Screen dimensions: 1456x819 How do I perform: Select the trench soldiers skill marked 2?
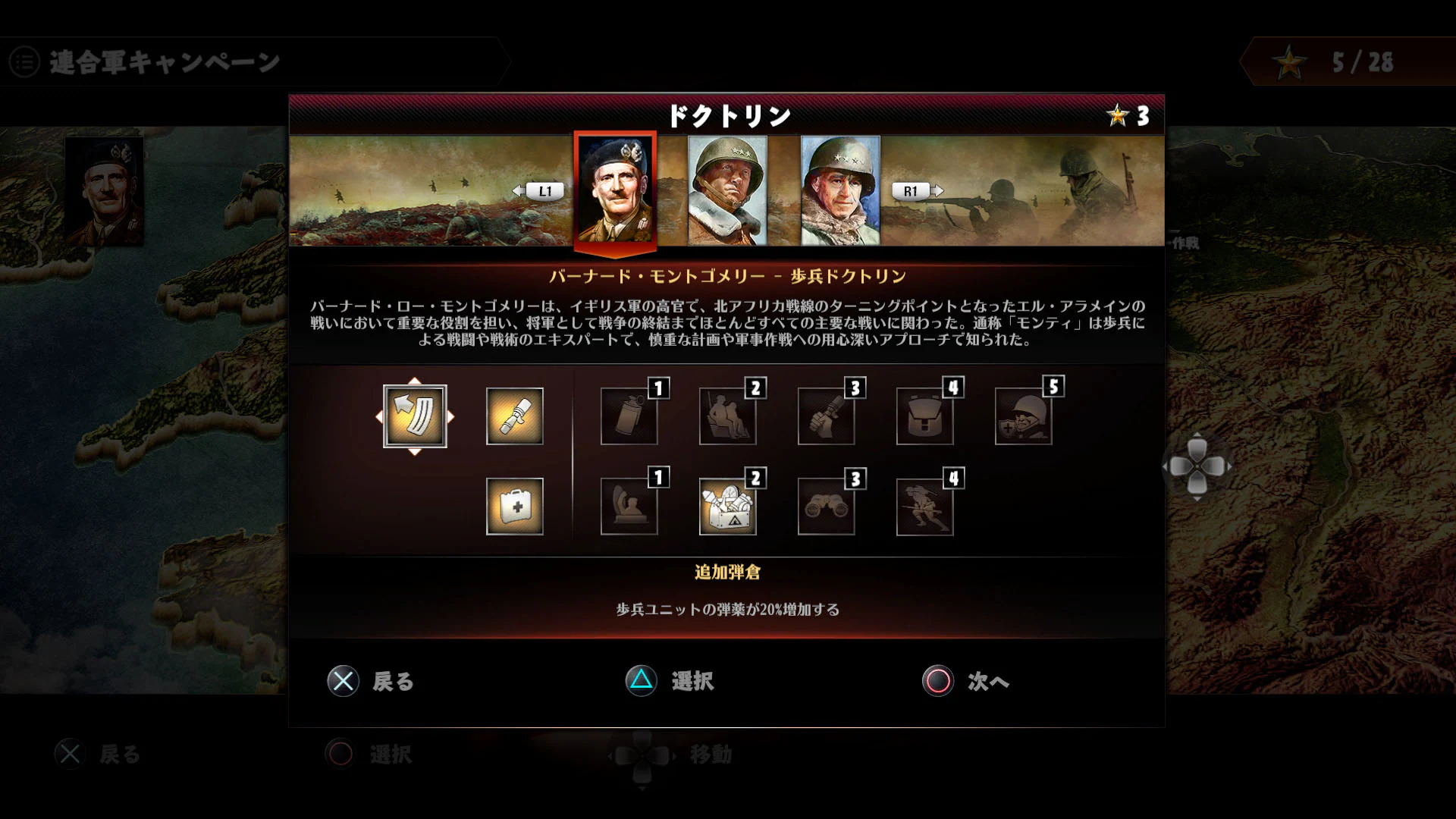point(728,416)
